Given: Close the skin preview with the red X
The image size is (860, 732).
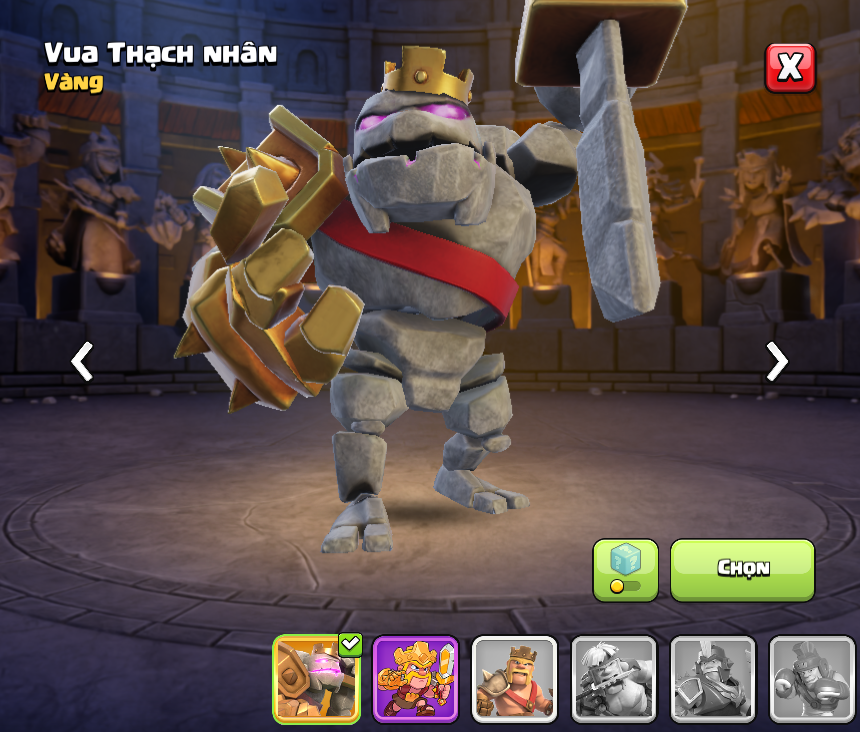Looking at the screenshot, I should 790,68.
